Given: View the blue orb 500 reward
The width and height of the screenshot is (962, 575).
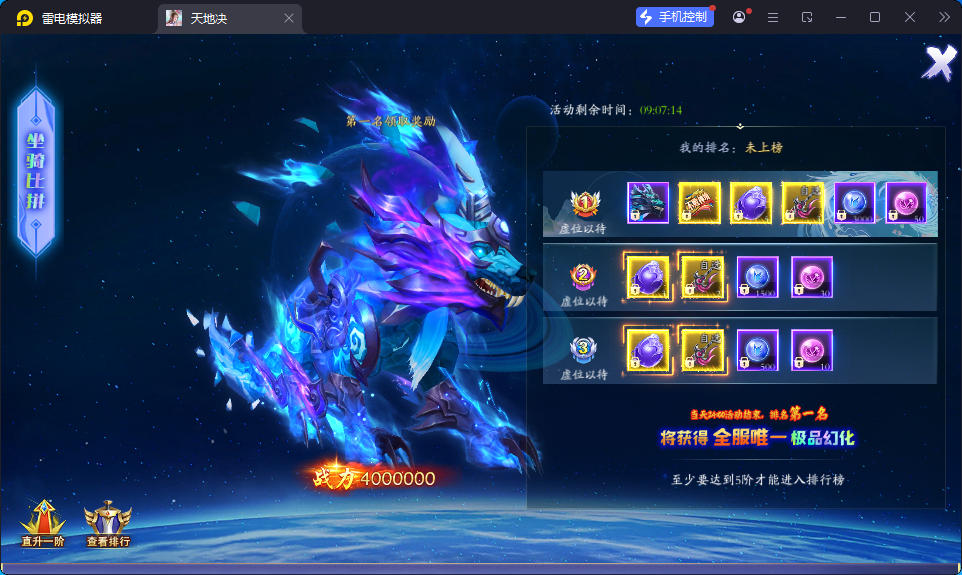Looking at the screenshot, I should pyautogui.click(x=757, y=350).
